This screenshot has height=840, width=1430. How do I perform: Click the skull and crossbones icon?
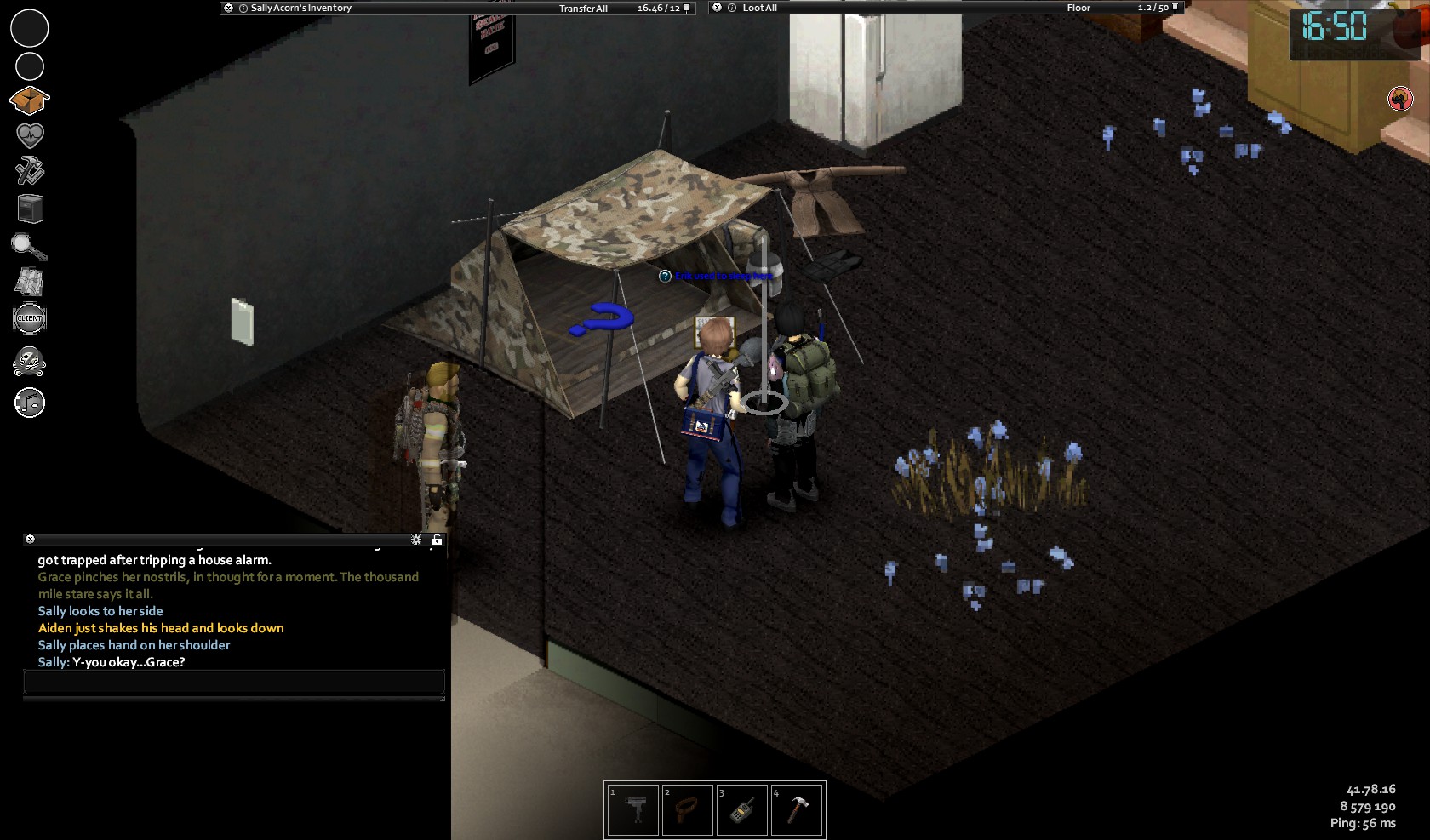click(x=30, y=362)
